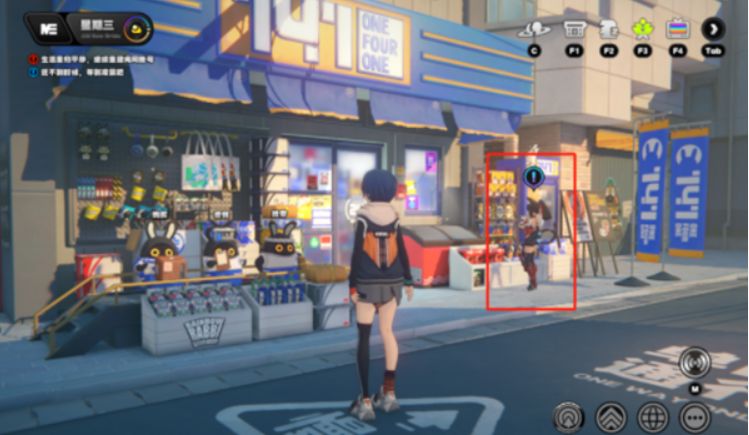Image resolution: width=749 pixels, height=435 pixels.
Task: Open the three-dots more options button
Action: [x=694, y=415]
